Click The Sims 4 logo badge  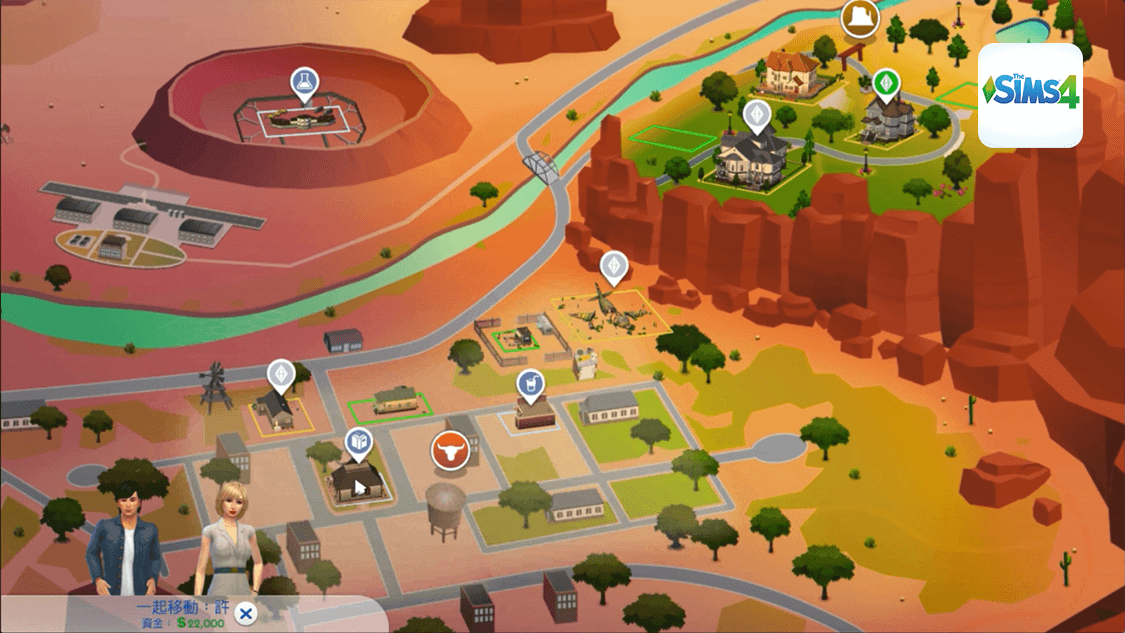pyautogui.click(x=1030, y=95)
